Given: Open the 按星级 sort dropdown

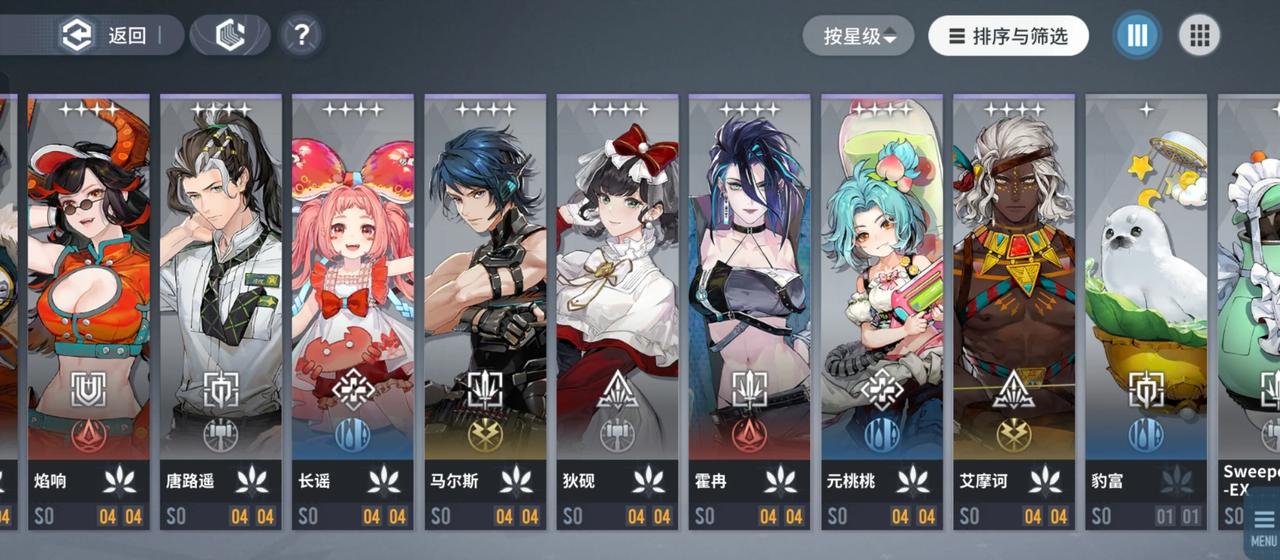Looking at the screenshot, I should [x=858, y=36].
